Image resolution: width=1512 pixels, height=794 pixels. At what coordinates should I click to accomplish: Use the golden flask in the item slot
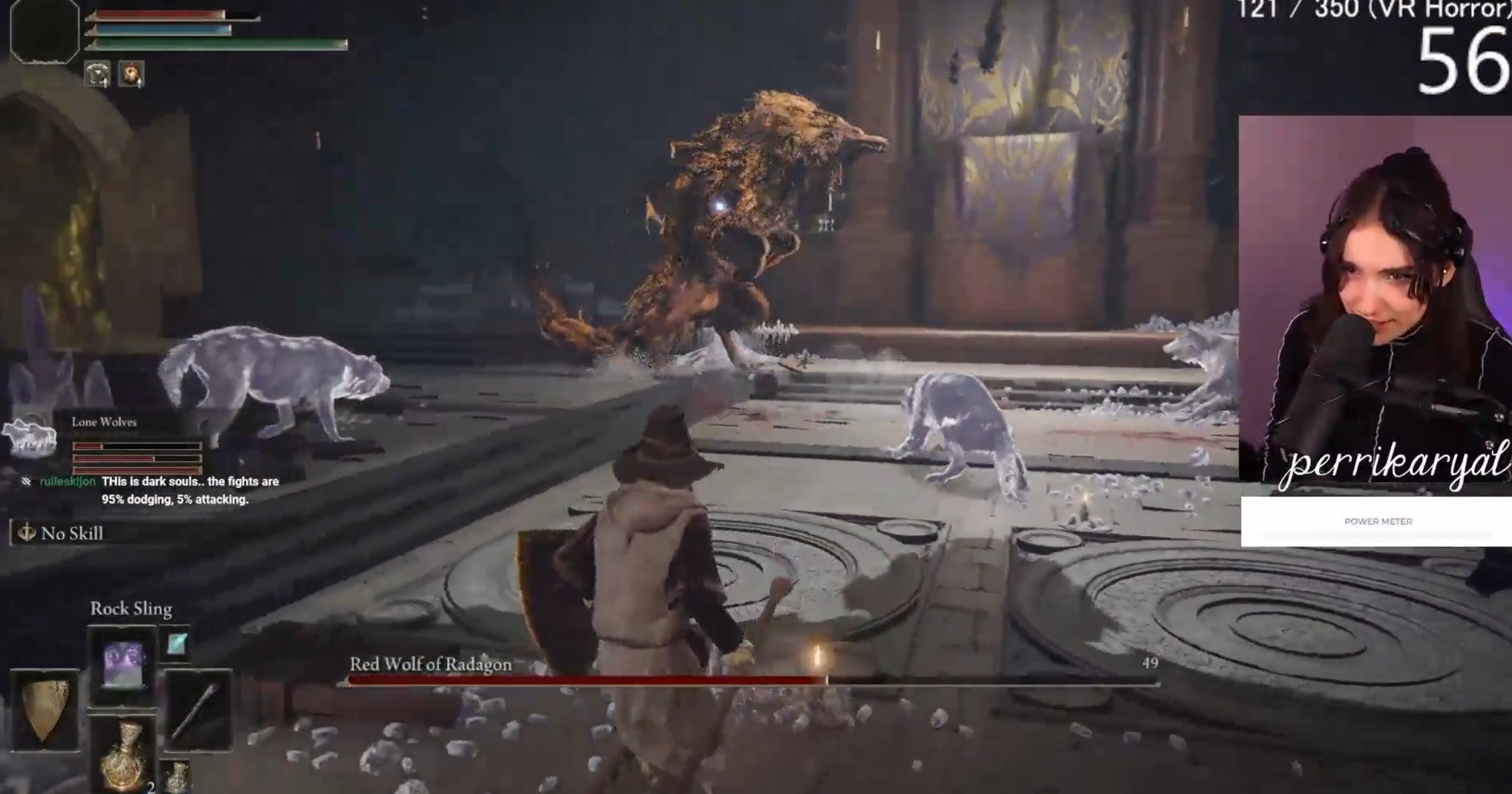click(x=122, y=754)
